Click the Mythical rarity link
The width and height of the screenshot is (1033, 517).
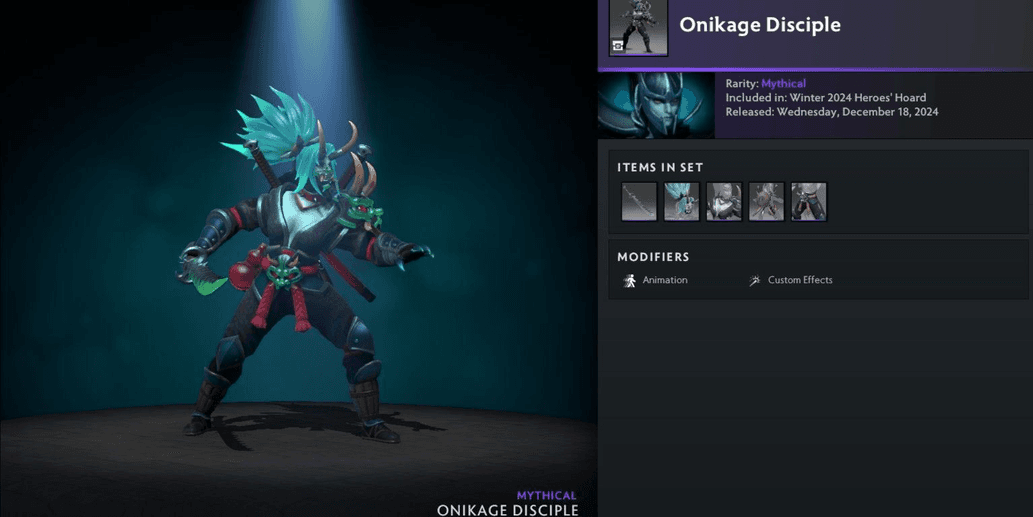point(783,84)
